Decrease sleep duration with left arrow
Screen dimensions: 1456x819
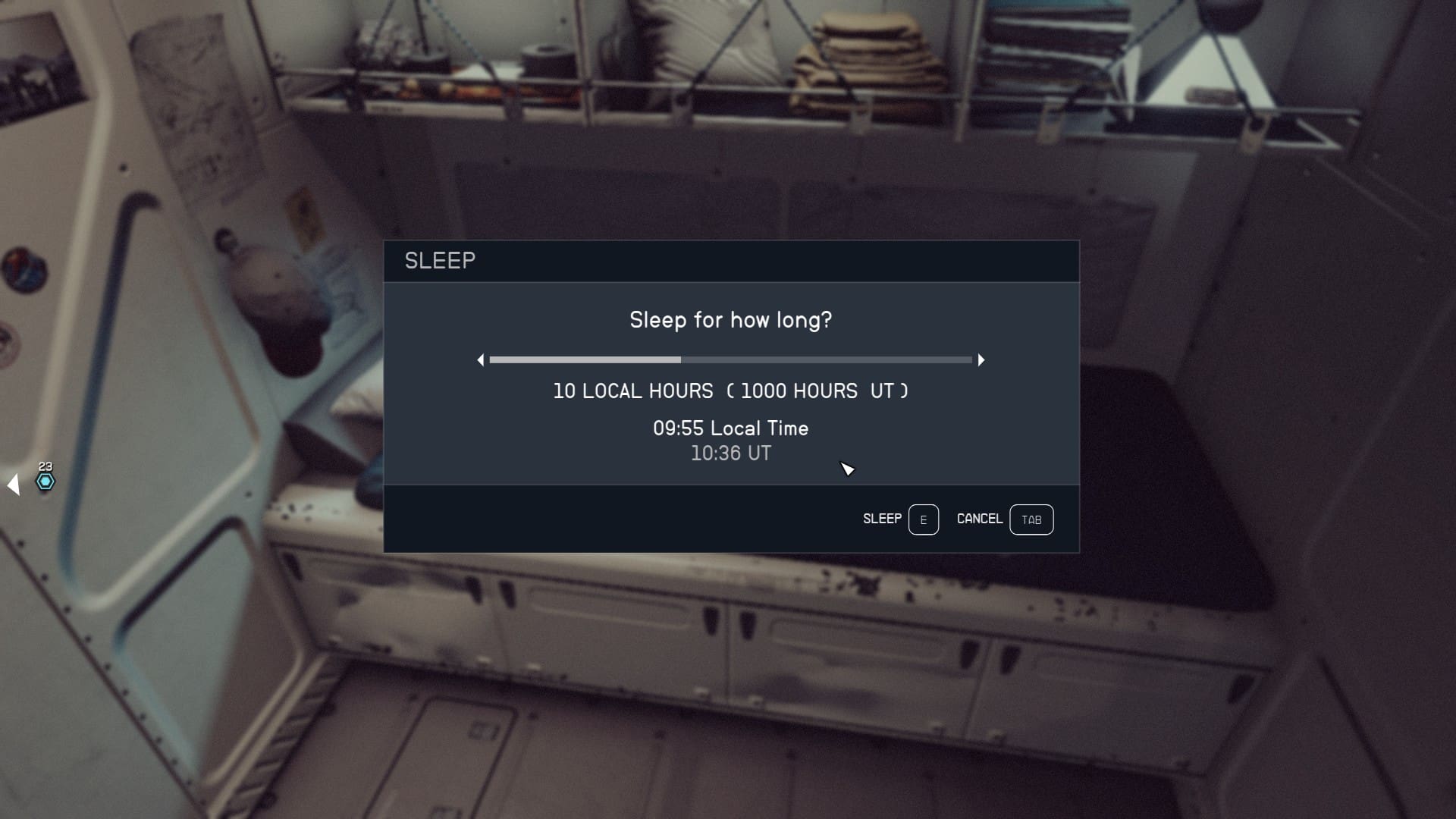click(481, 360)
